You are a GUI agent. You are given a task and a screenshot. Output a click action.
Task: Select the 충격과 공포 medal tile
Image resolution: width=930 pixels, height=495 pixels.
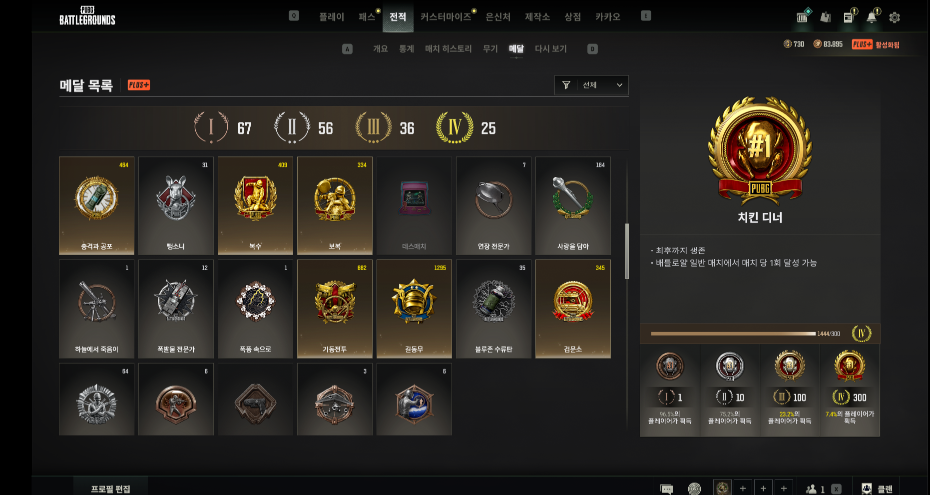point(97,204)
